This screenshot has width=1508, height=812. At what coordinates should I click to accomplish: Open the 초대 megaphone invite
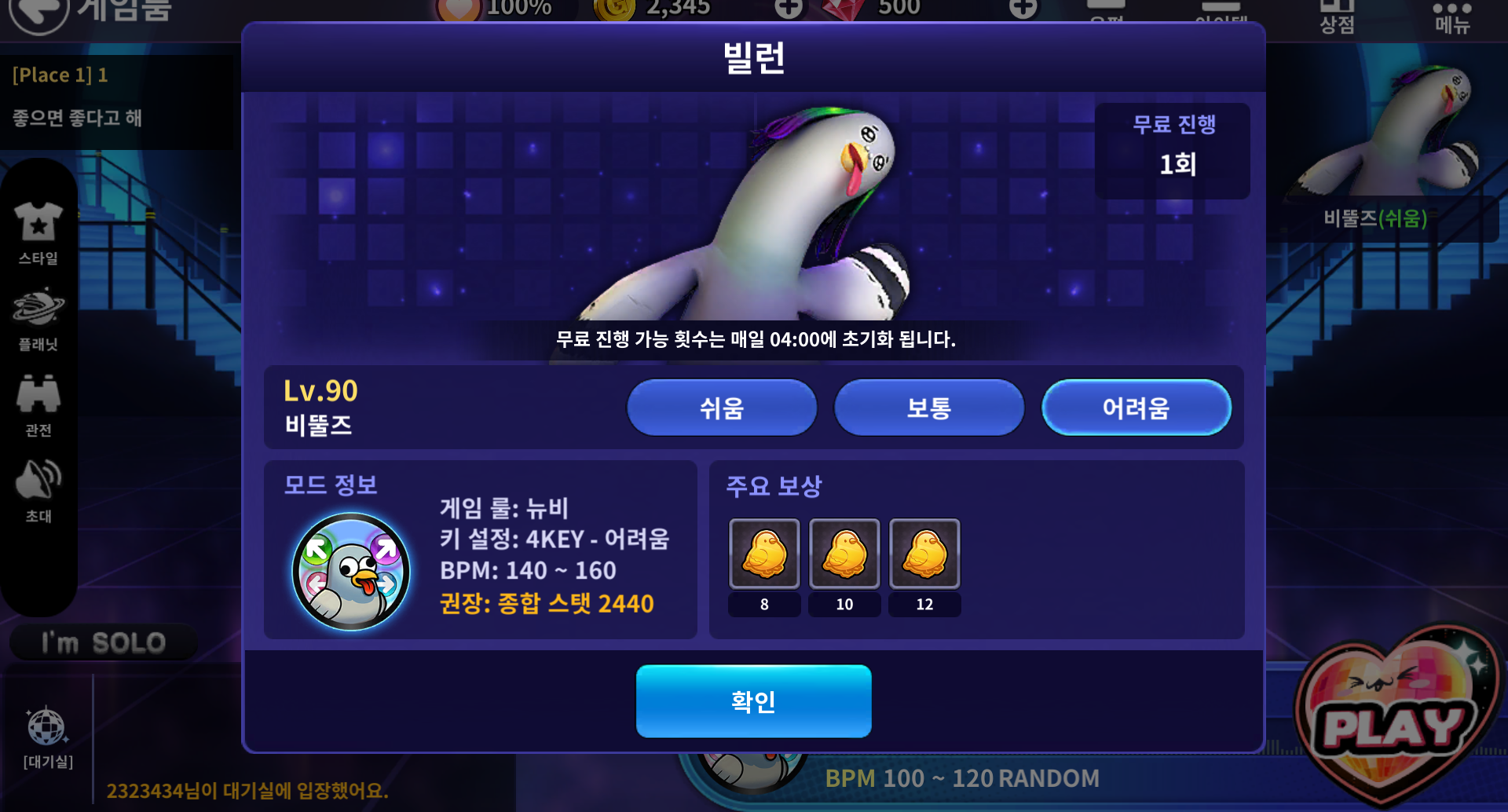[38, 489]
